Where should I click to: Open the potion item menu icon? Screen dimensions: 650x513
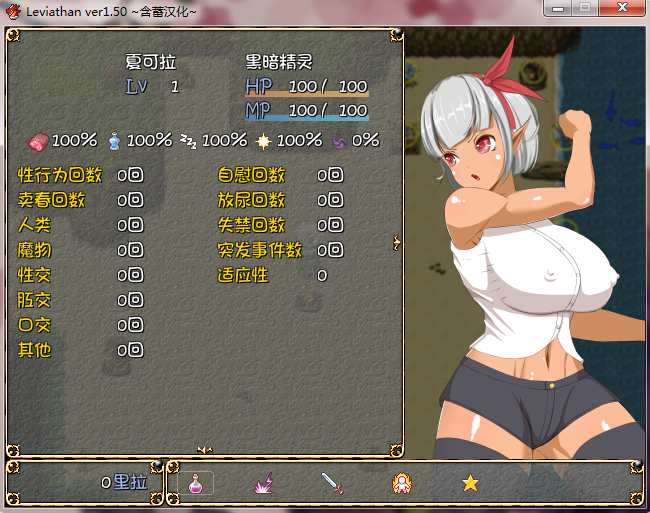pos(196,483)
